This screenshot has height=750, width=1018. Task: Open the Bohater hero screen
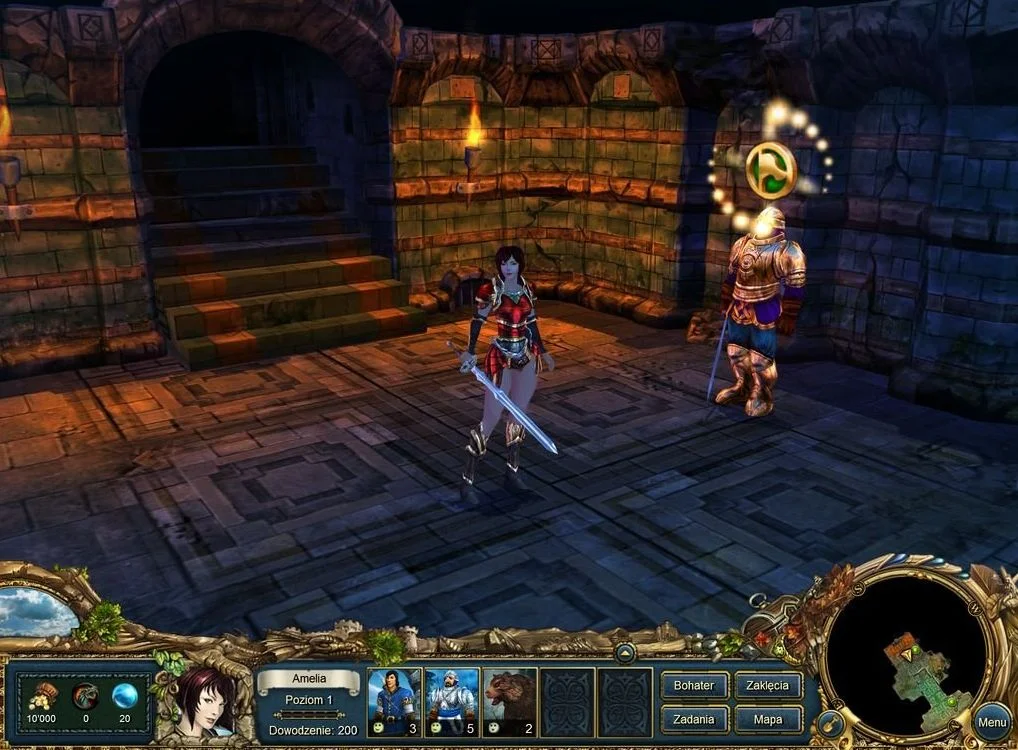(694, 686)
